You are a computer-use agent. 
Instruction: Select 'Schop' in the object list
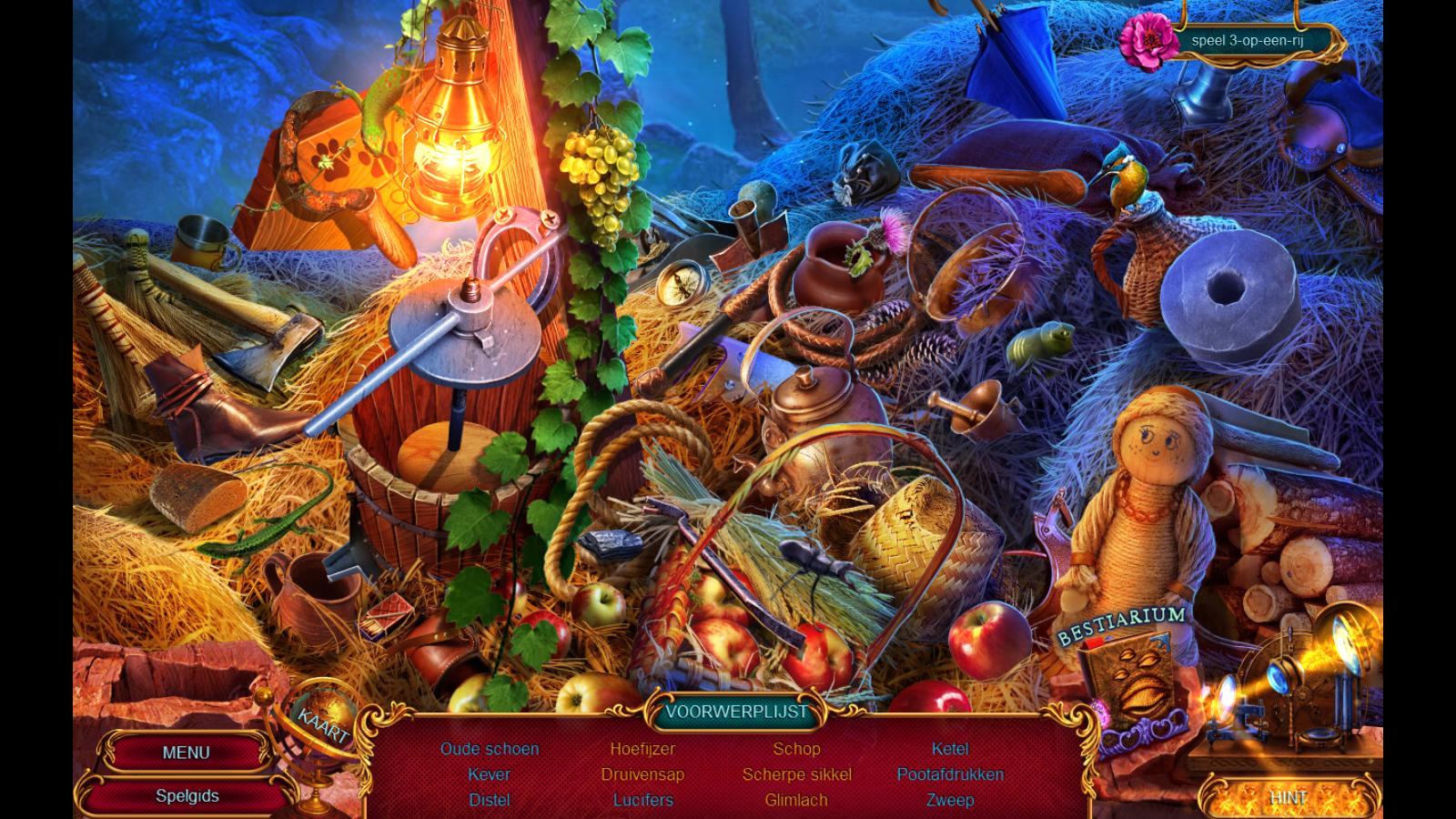[796, 749]
